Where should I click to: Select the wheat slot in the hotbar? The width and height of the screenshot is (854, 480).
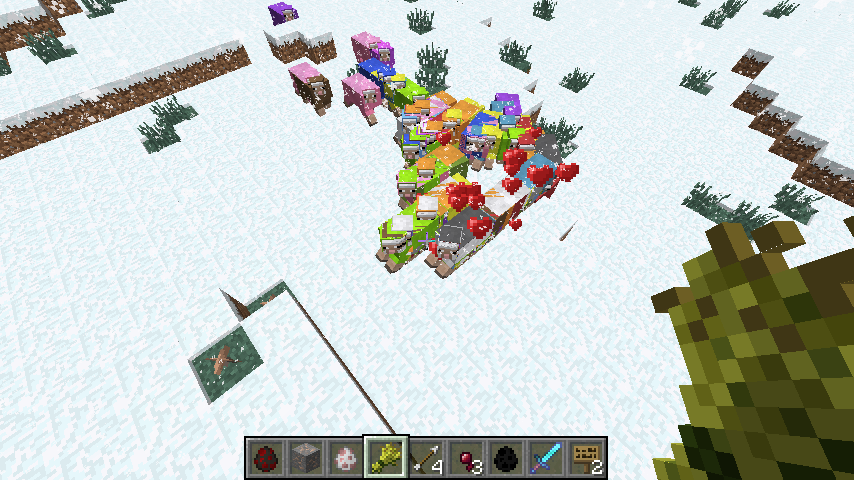point(386,458)
